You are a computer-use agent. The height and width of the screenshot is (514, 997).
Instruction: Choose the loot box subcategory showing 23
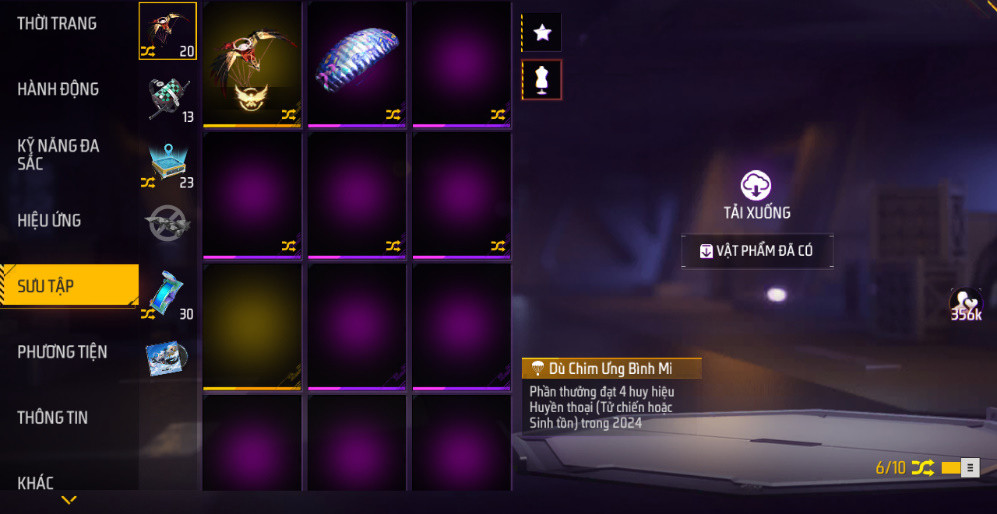[x=167, y=163]
